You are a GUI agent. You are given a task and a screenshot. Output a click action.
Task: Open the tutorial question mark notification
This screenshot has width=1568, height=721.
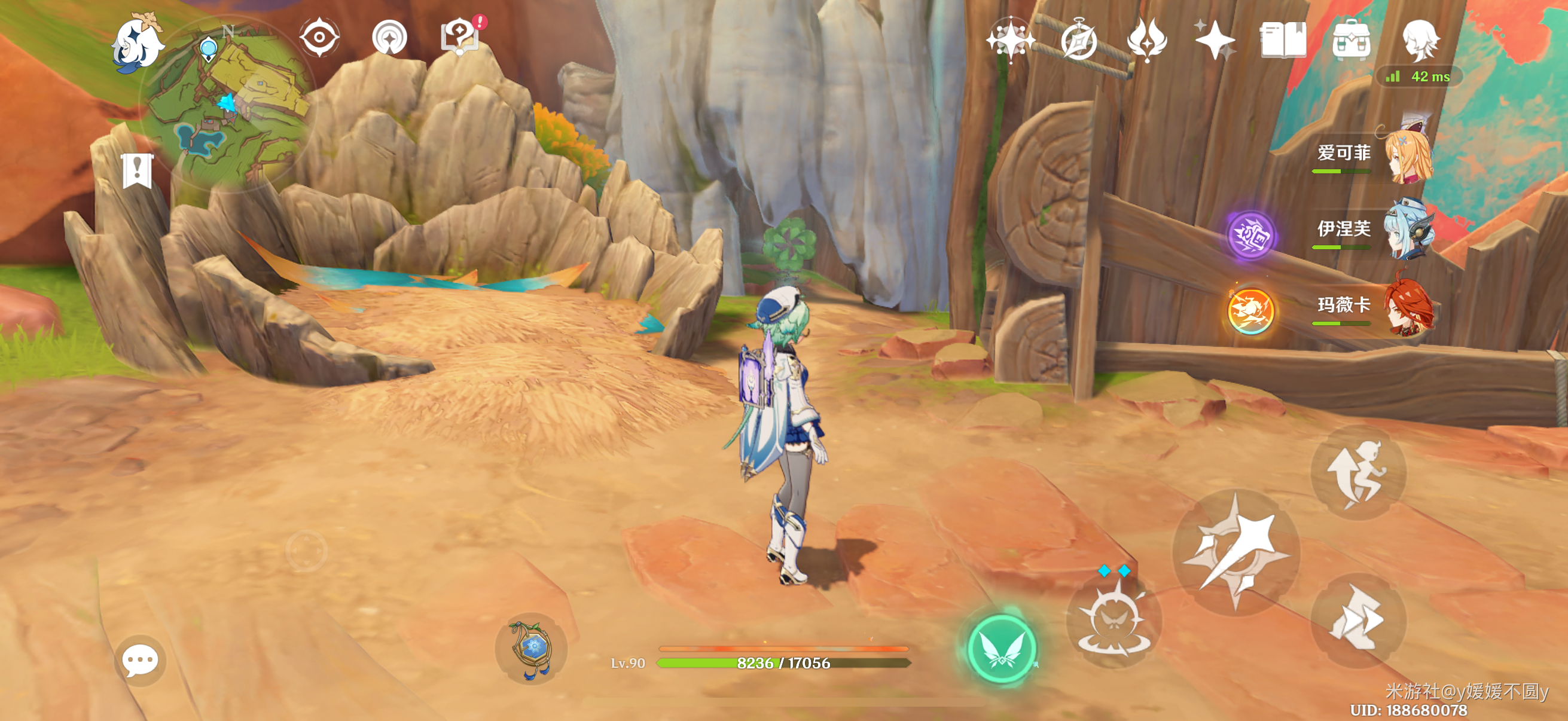459,36
